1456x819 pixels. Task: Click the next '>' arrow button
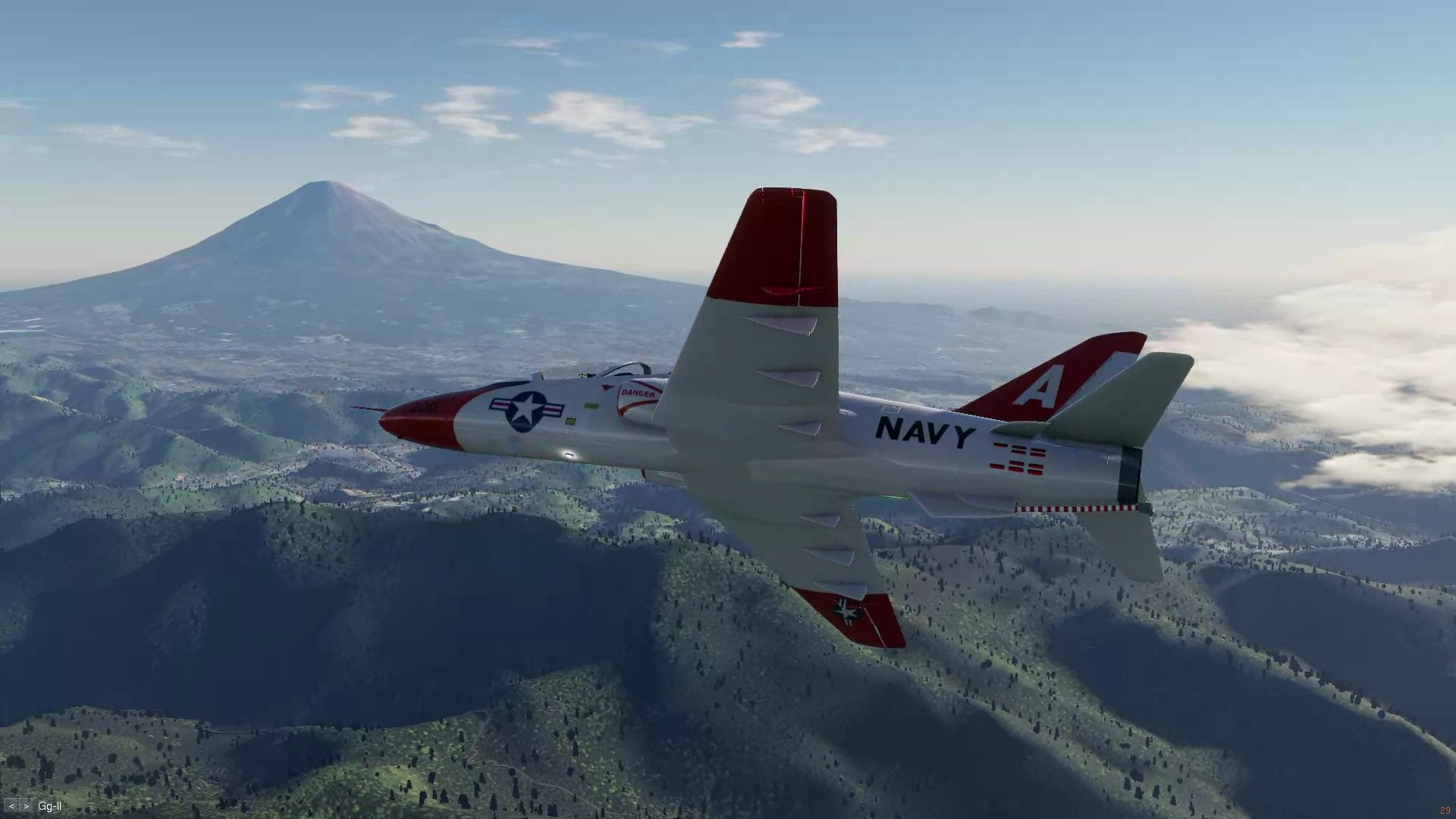26,807
